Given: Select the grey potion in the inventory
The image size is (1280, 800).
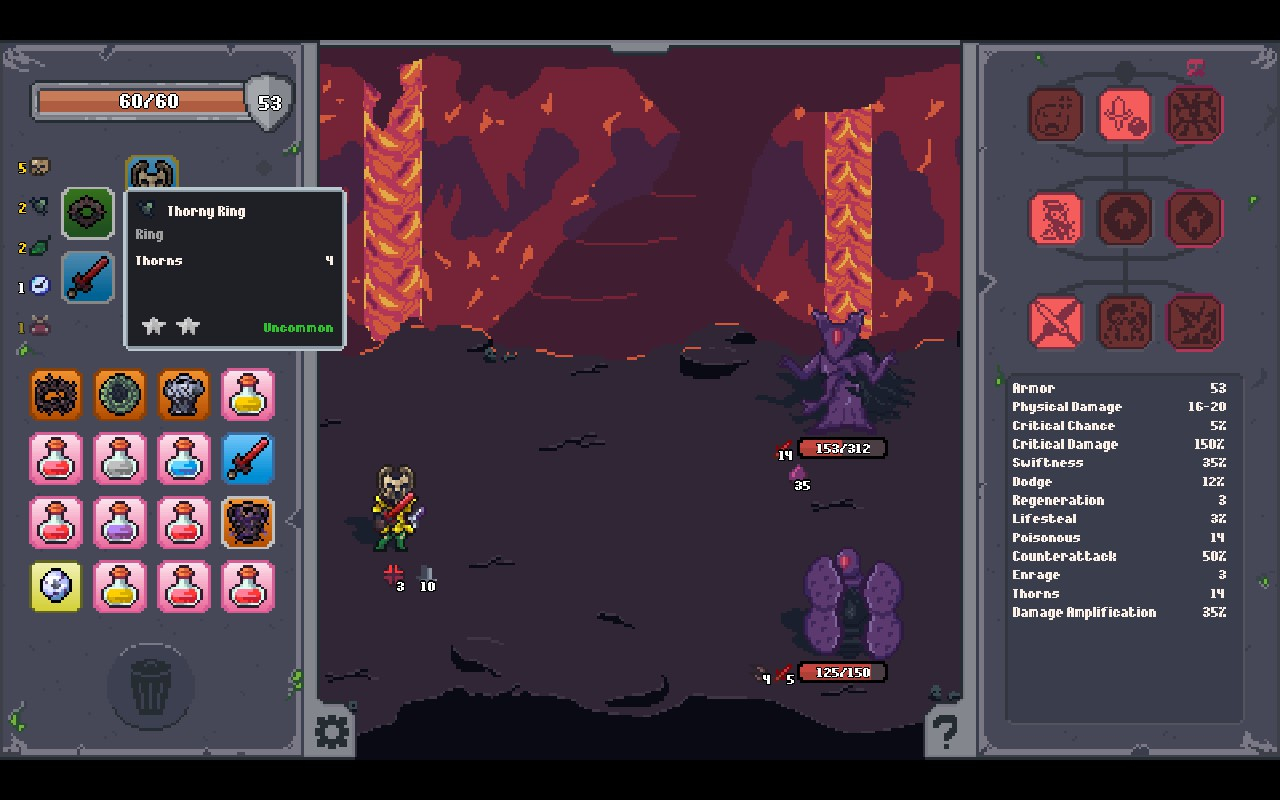Looking at the screenshot, I should (x=120, y=459).
